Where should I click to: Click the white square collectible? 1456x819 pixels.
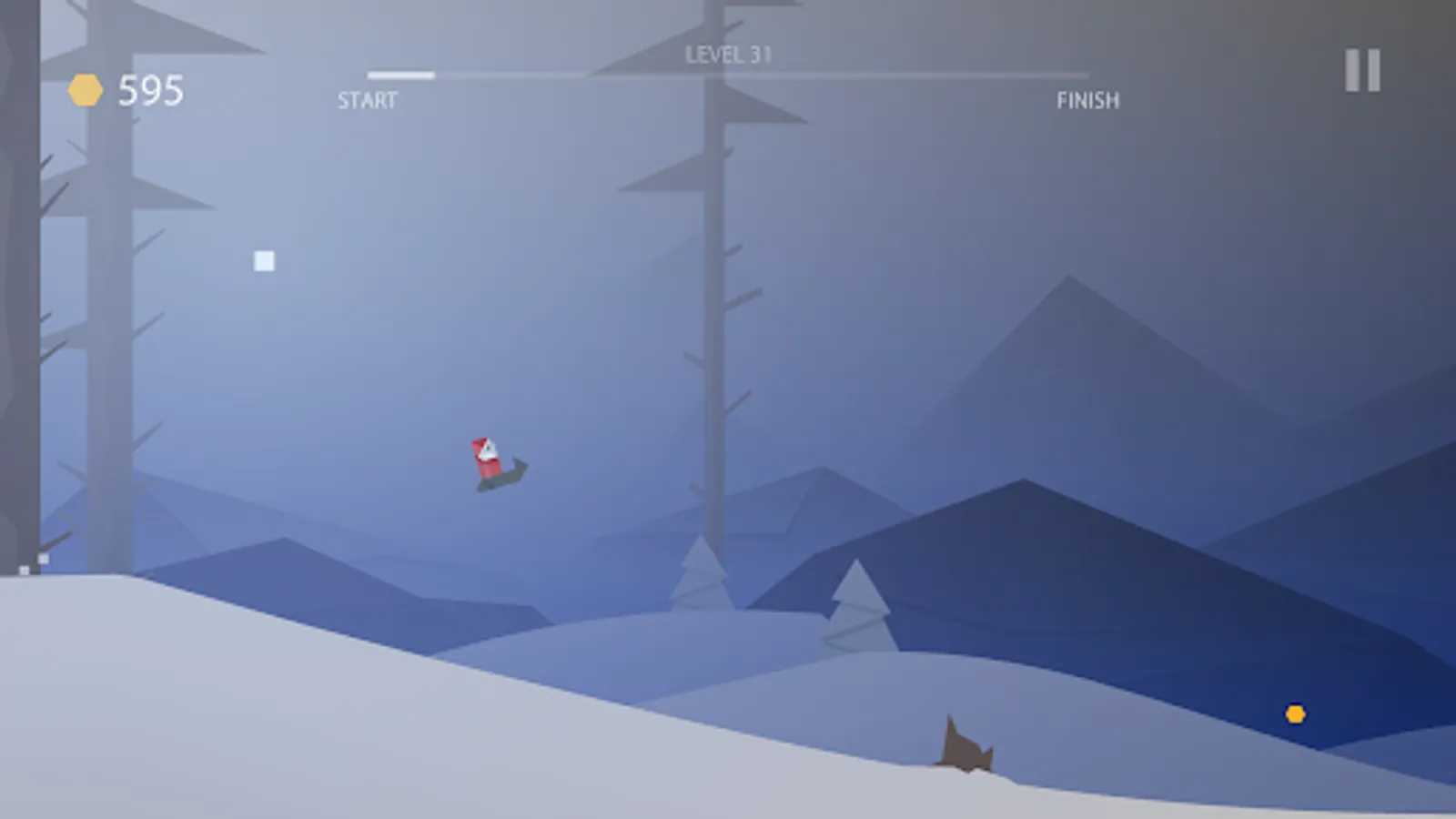(x=263, y=260)
